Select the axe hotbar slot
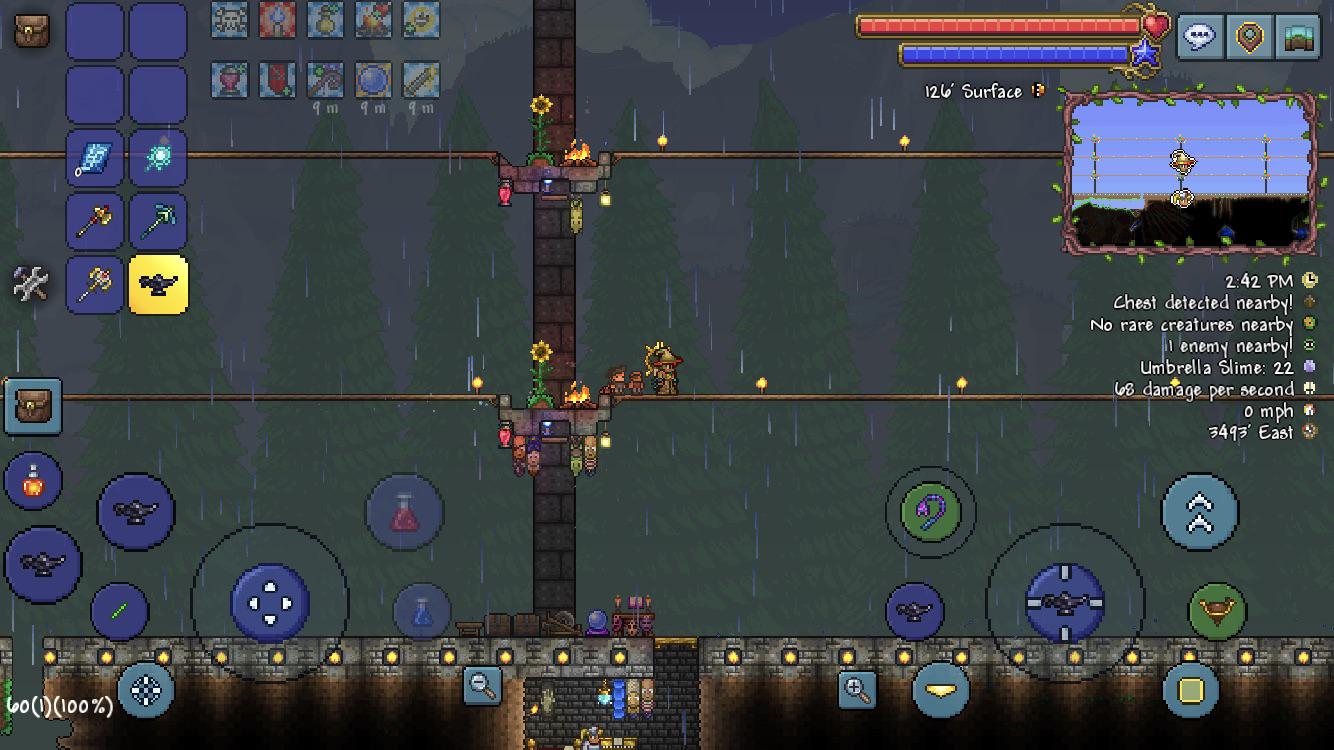Image resolution: width=1334 pixels, height=750 pixels. pyautogui.click(x=94, y=220)
